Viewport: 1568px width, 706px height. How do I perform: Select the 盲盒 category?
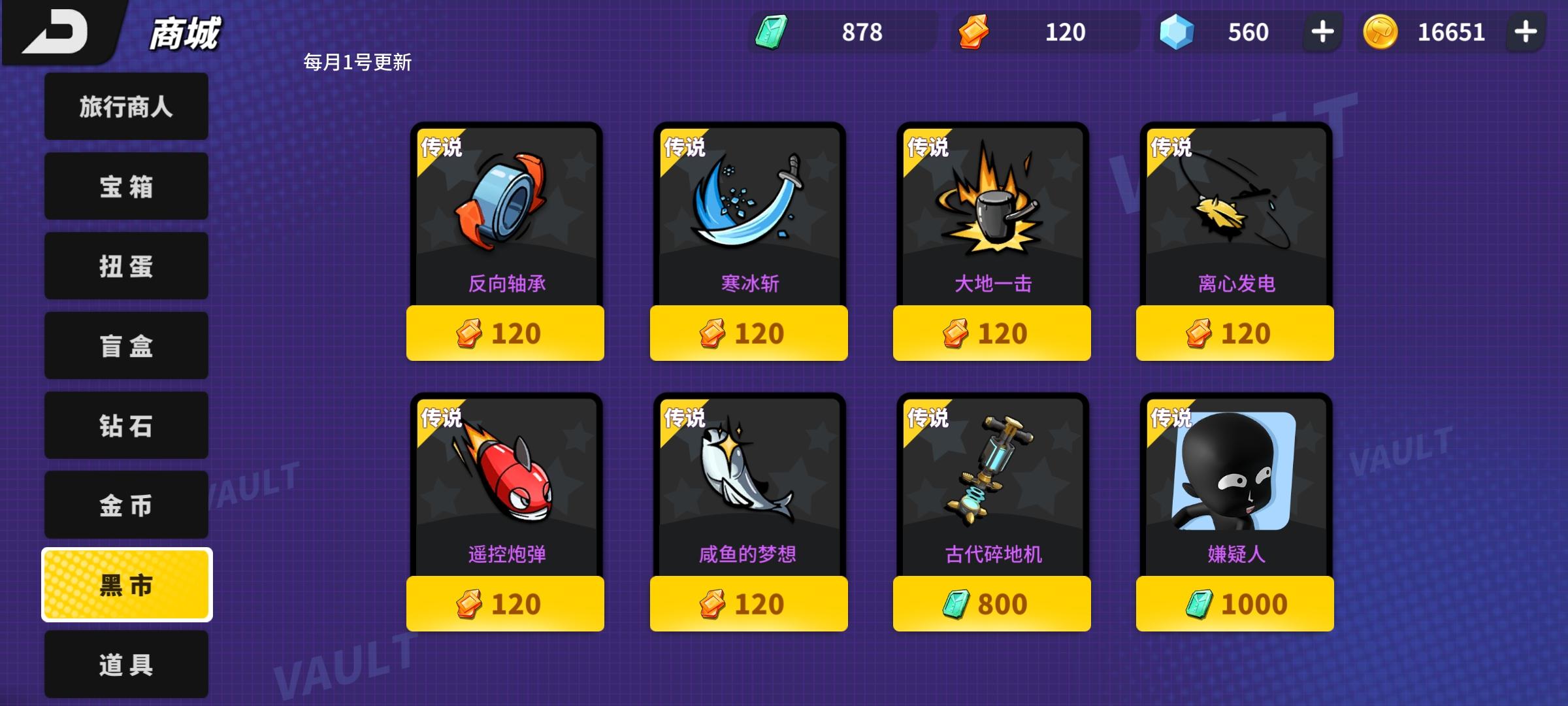coord(125,345)
